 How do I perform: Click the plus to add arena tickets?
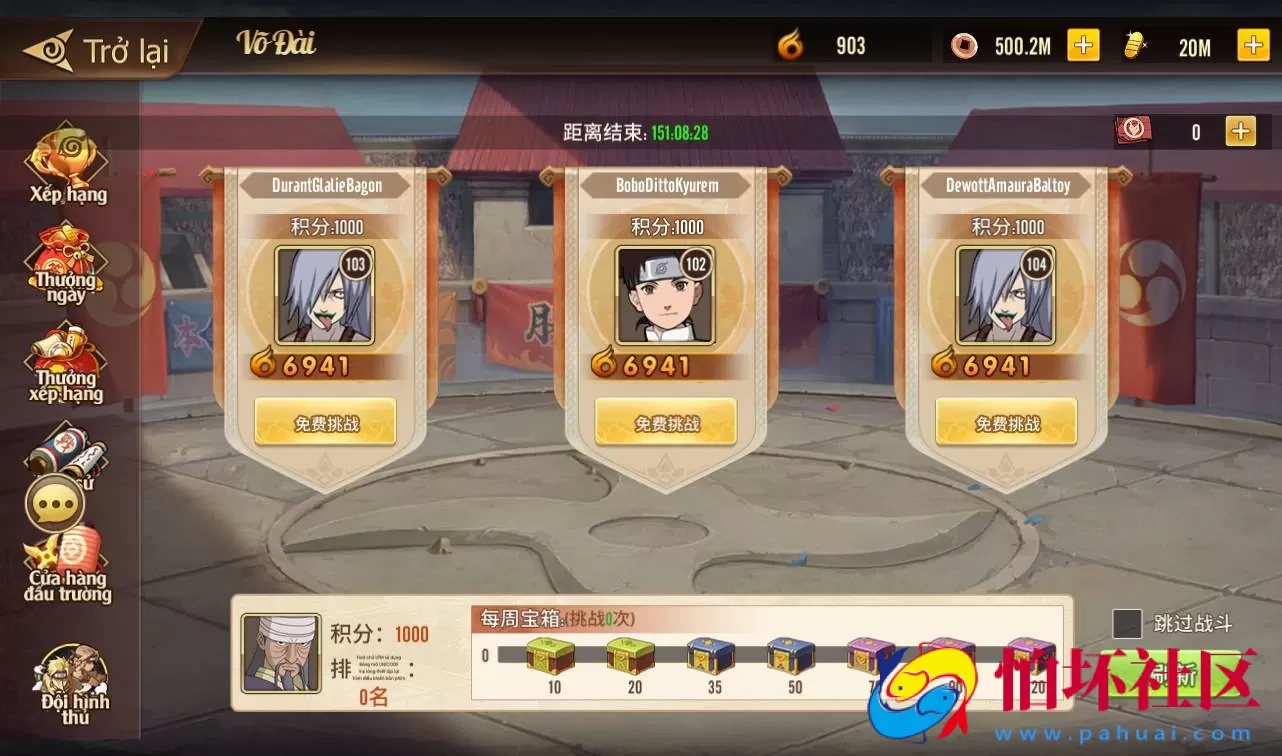pos(1241,130)
